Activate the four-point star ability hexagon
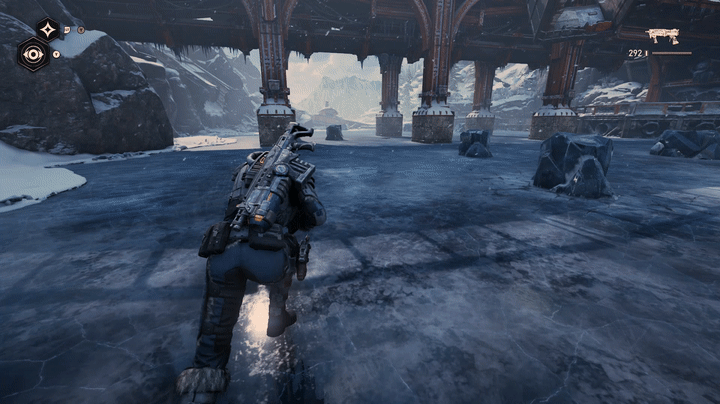Image resolution: width=720 pixels, height=404 pixels. coord(47,29)
